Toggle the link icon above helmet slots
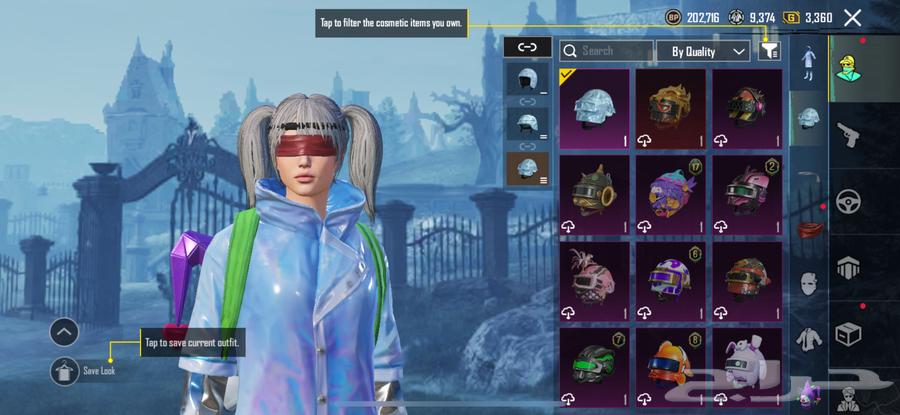The width and height of the screenshot is (900, 415). pos(528,47)
